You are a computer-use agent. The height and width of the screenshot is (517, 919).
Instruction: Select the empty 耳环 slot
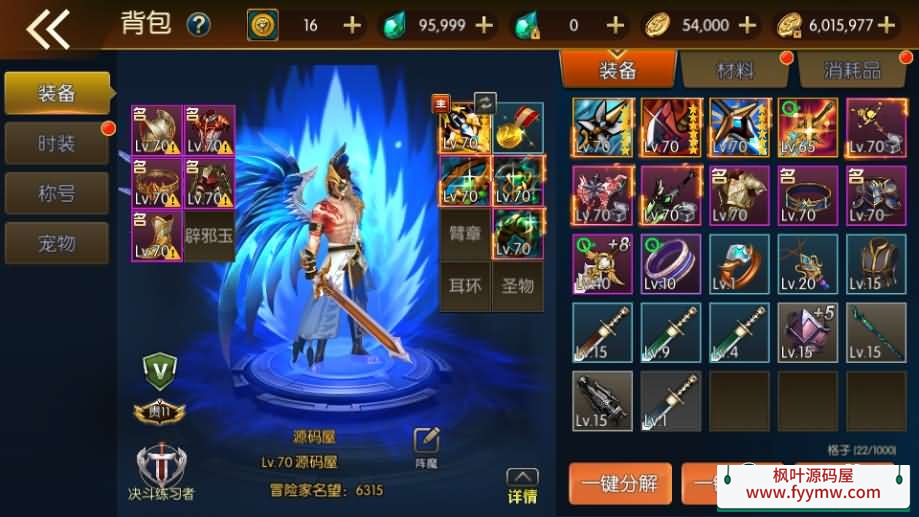coord(462,286)
